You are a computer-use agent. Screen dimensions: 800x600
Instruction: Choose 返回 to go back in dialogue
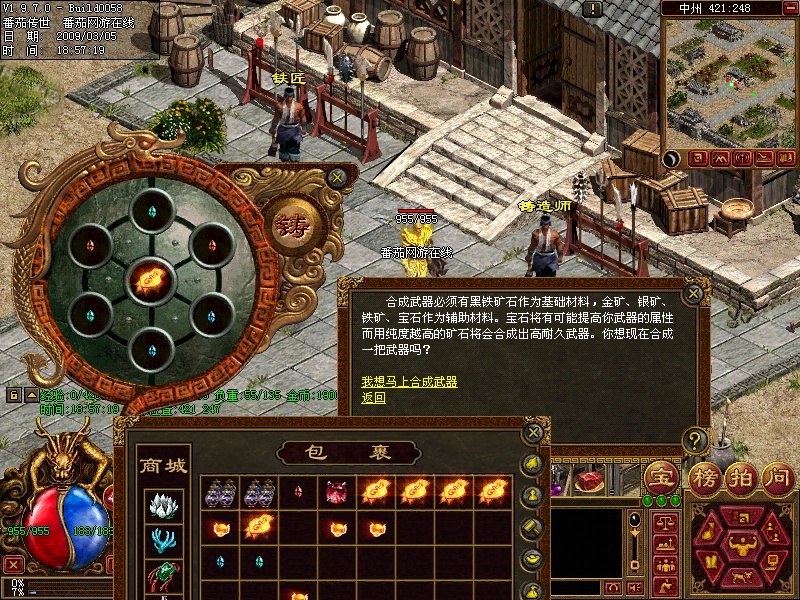(373, 397)
